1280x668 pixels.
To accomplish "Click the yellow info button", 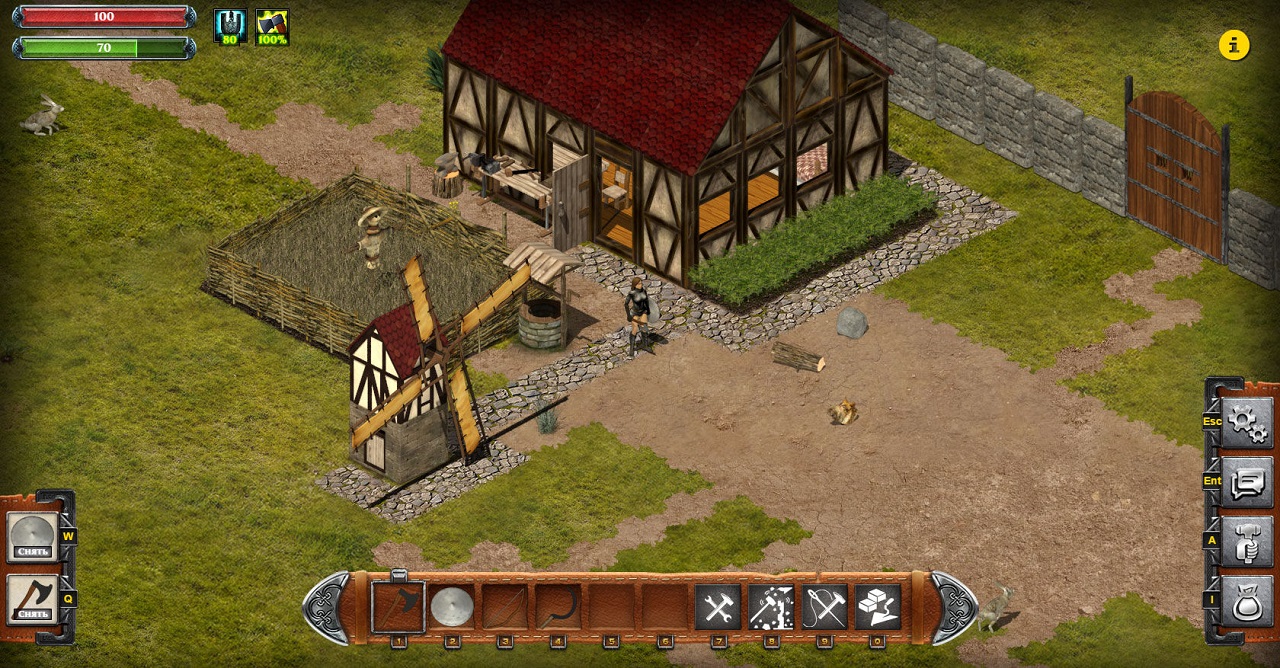I will point(1234,45).
